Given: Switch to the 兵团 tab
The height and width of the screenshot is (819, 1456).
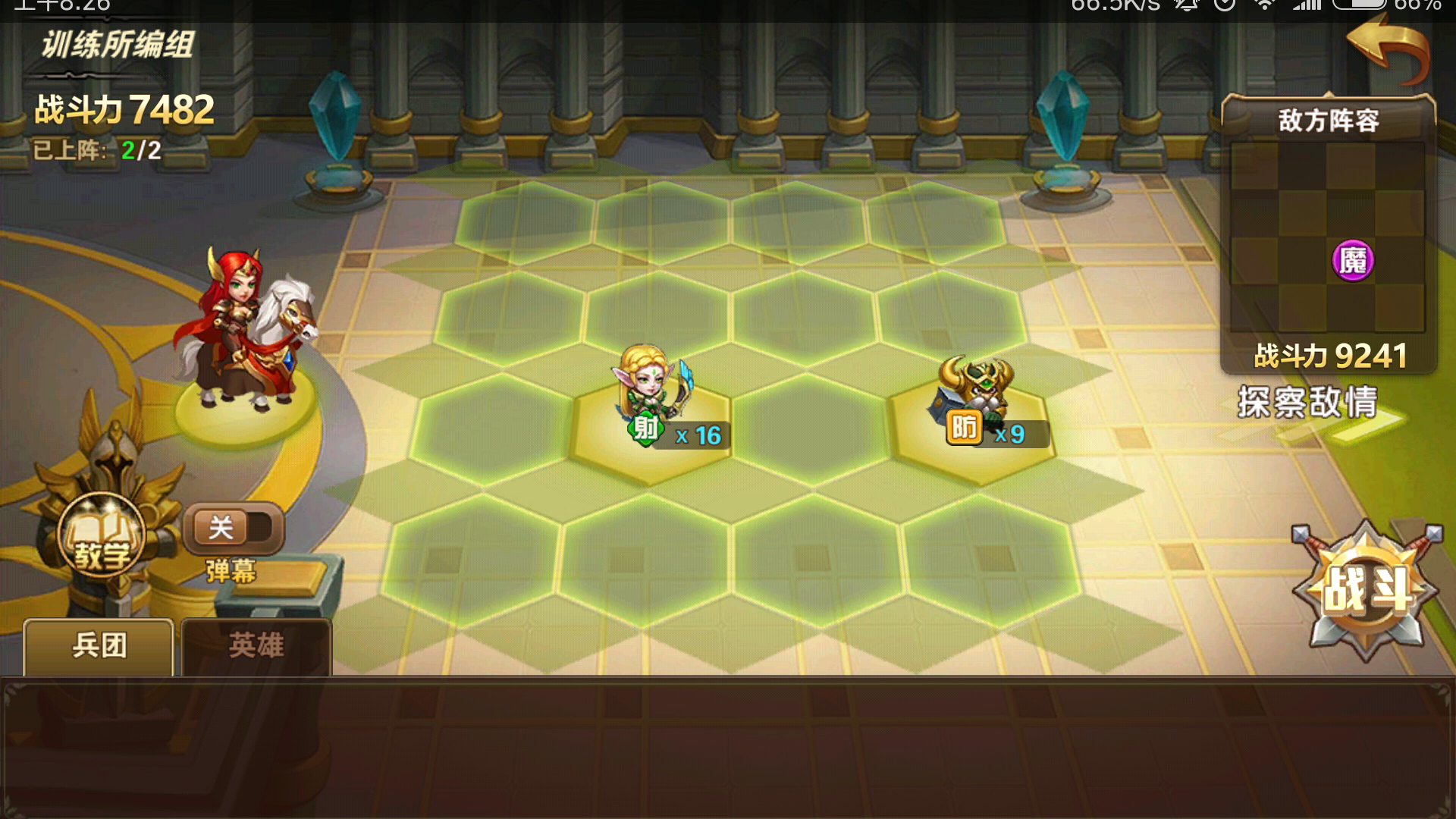Looking at the screenshot, I should pos(99,646).
